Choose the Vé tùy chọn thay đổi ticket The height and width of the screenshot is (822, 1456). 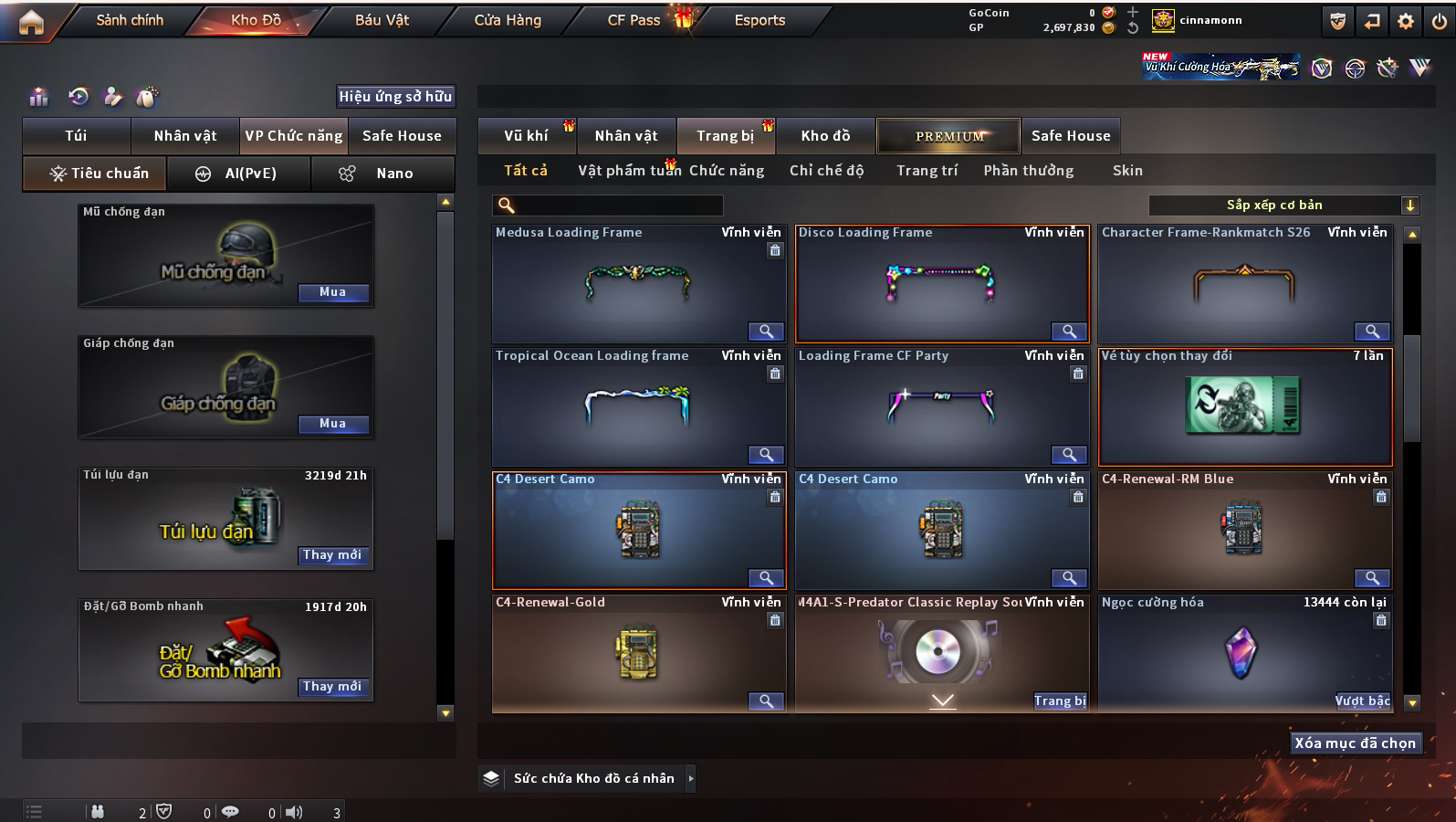tap(1245, 407)
